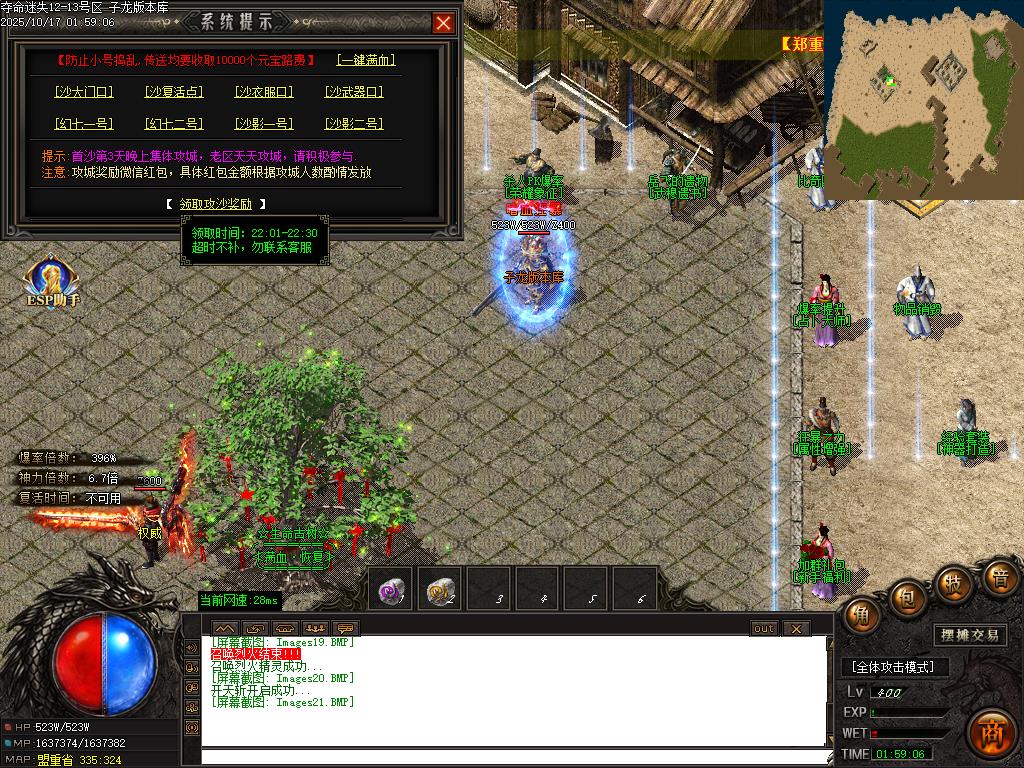Screen dimensions: 1024x768
Task: Click the 一键满血 link
Action: click(366, 60)
